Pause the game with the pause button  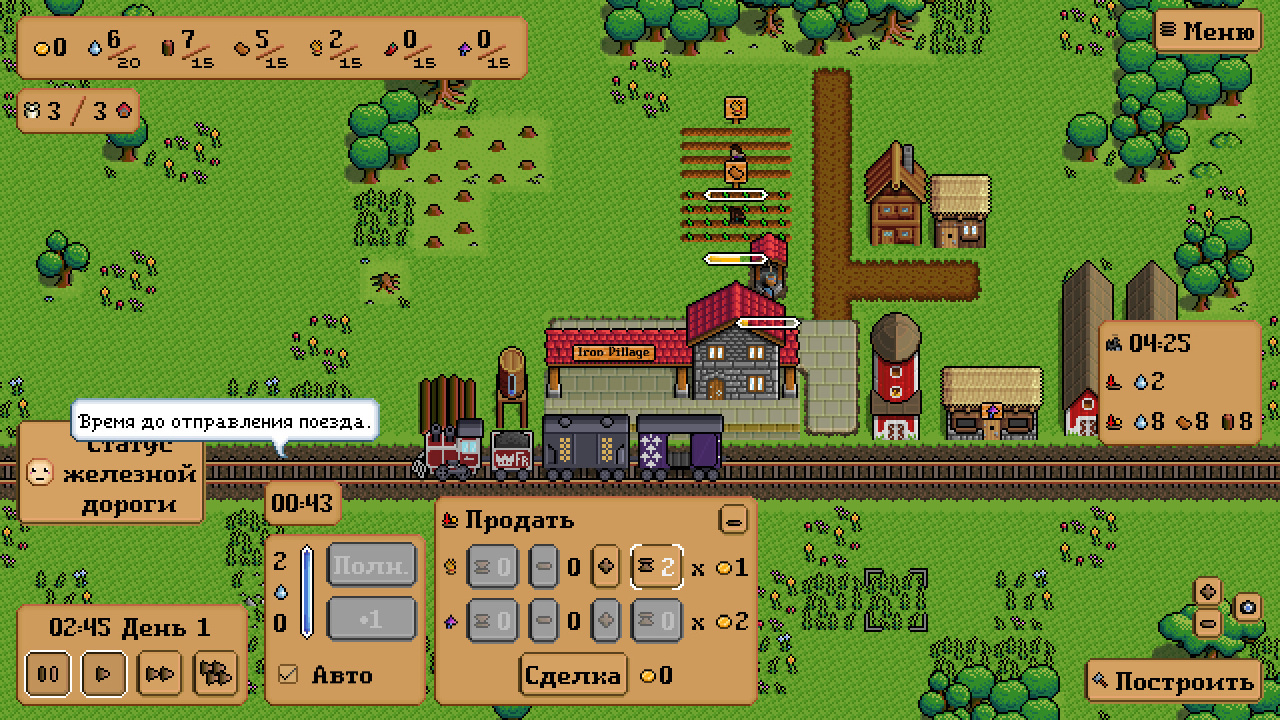coord(48,673)
